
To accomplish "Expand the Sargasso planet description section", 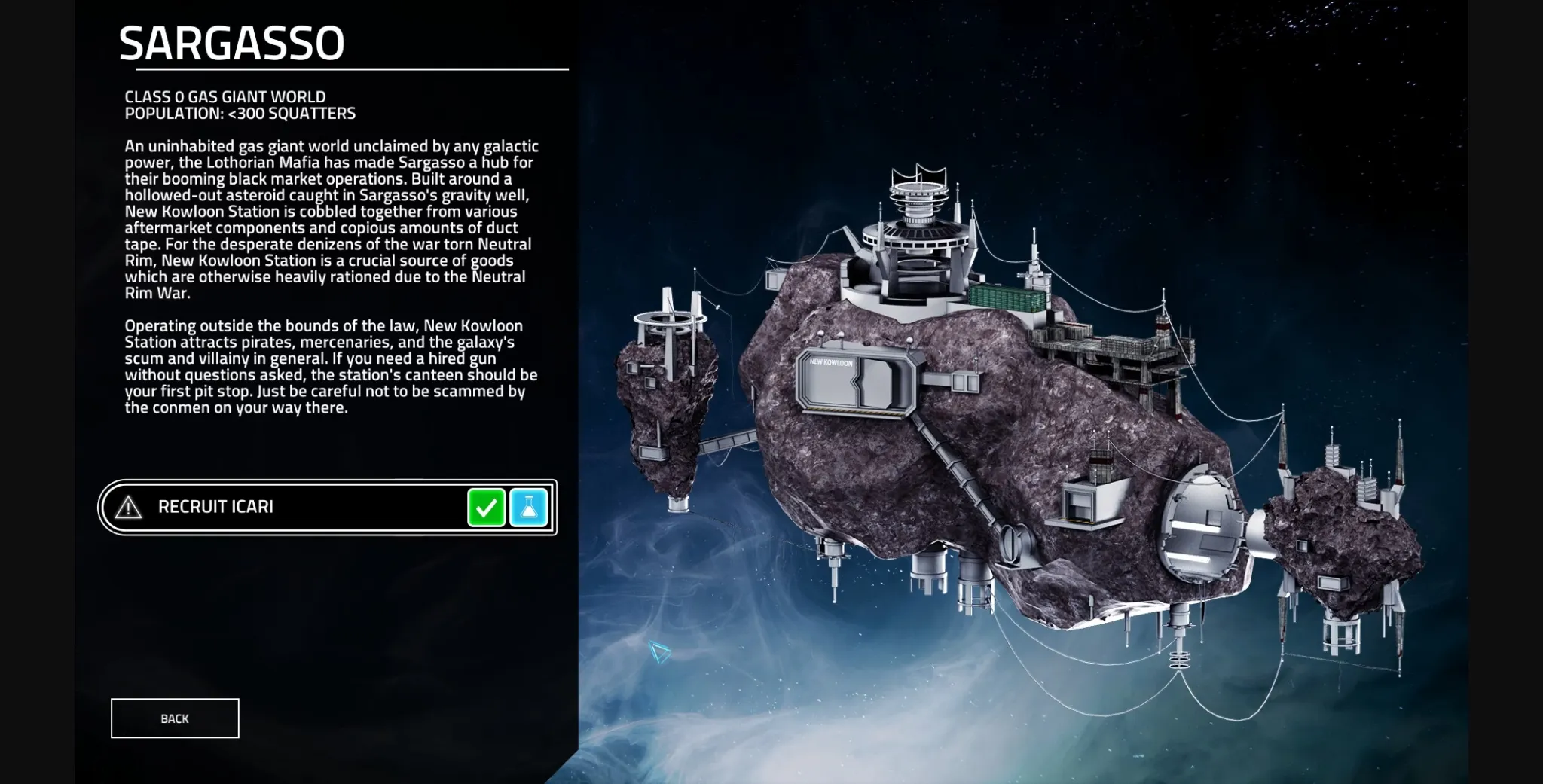I will [x=332, y=279].
